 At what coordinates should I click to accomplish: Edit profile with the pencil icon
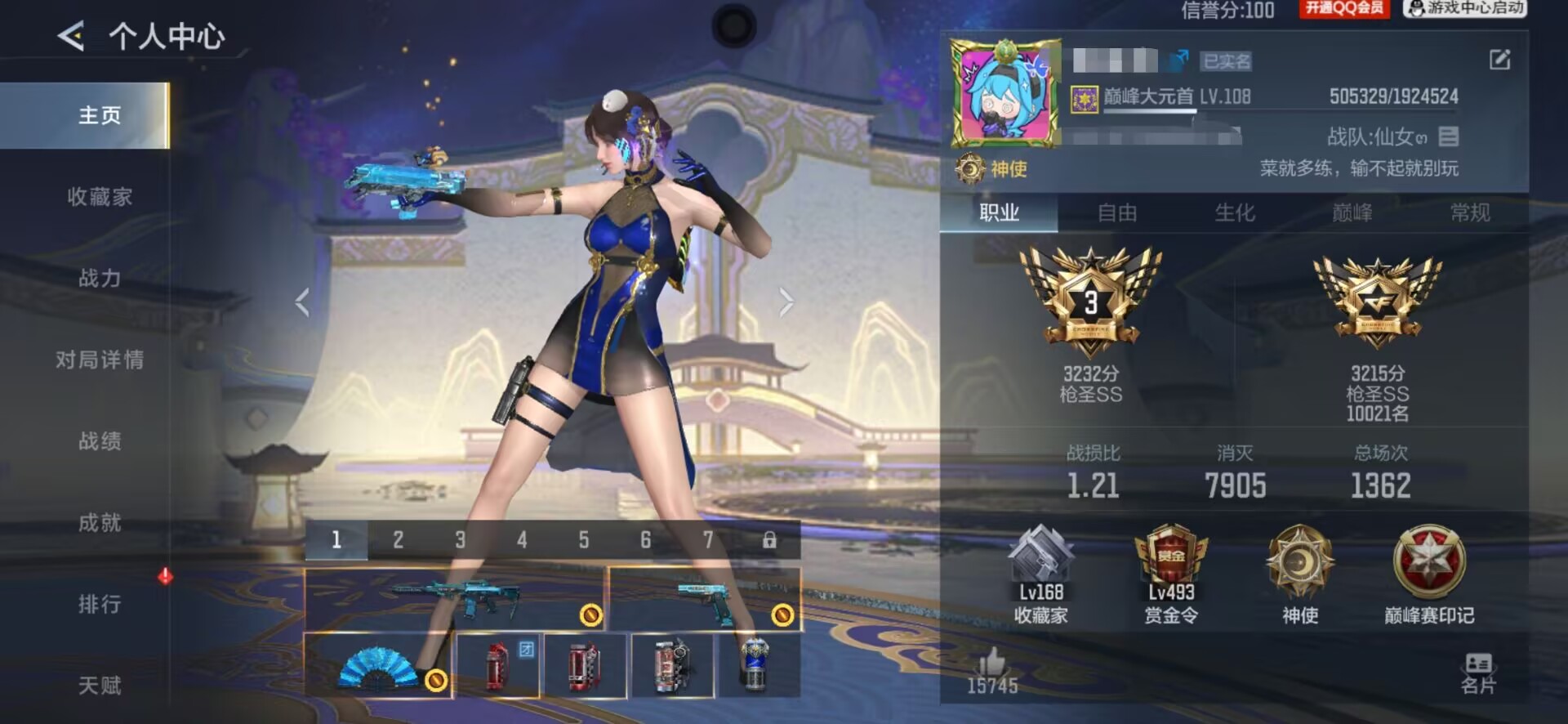[1499, 60]
